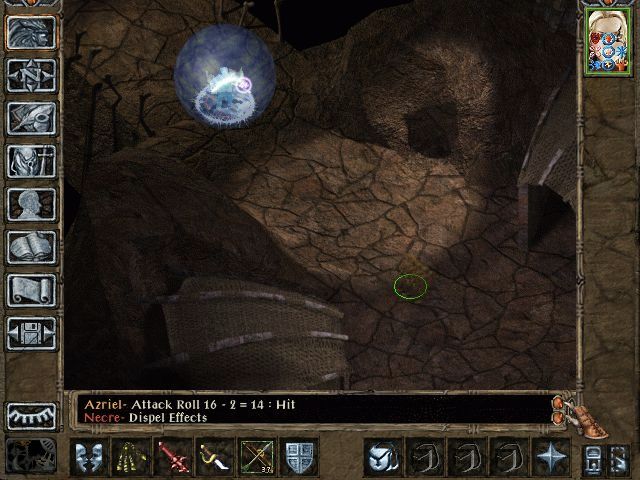Open options via the floppy disk button
This screenshot has width=640, height=480.
[x=31, y=334]
